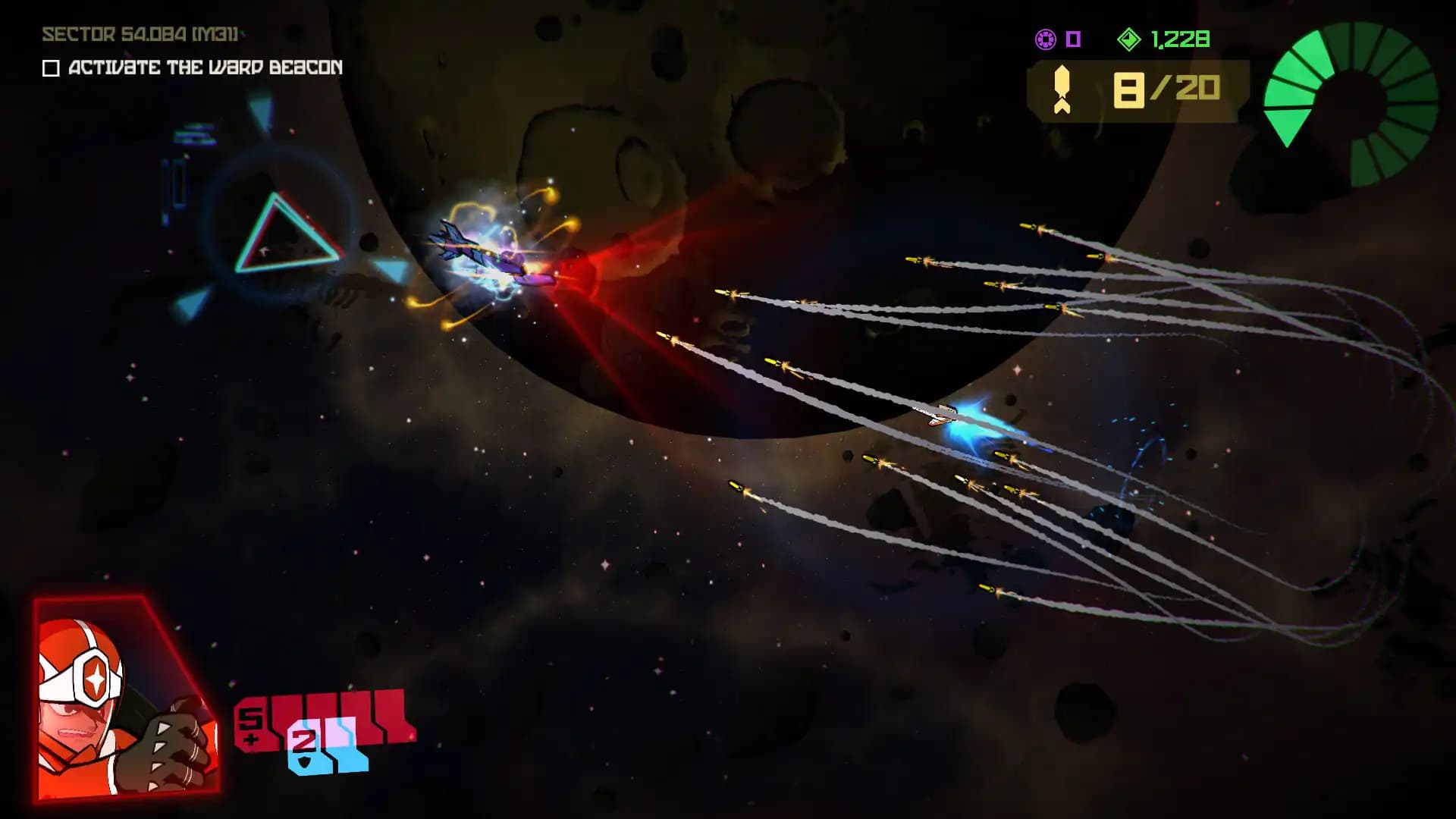Open the Sector 54.084 [M31] header
Image resolution: width=1456 pixels, height=819 pixels.
pos(140,34)
